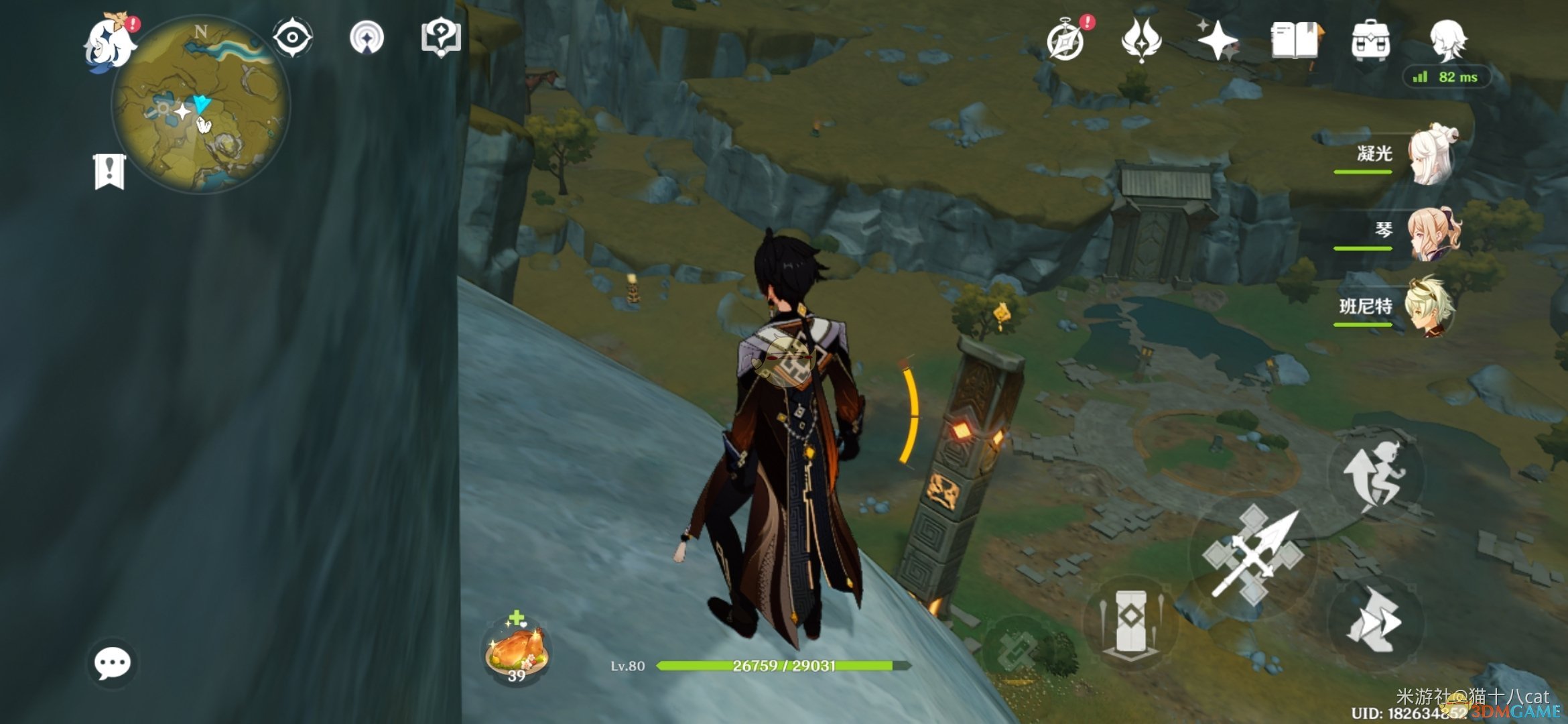Open the events compass icon
Viewport: 1568px width, 724px height.
pos(1065,40)
